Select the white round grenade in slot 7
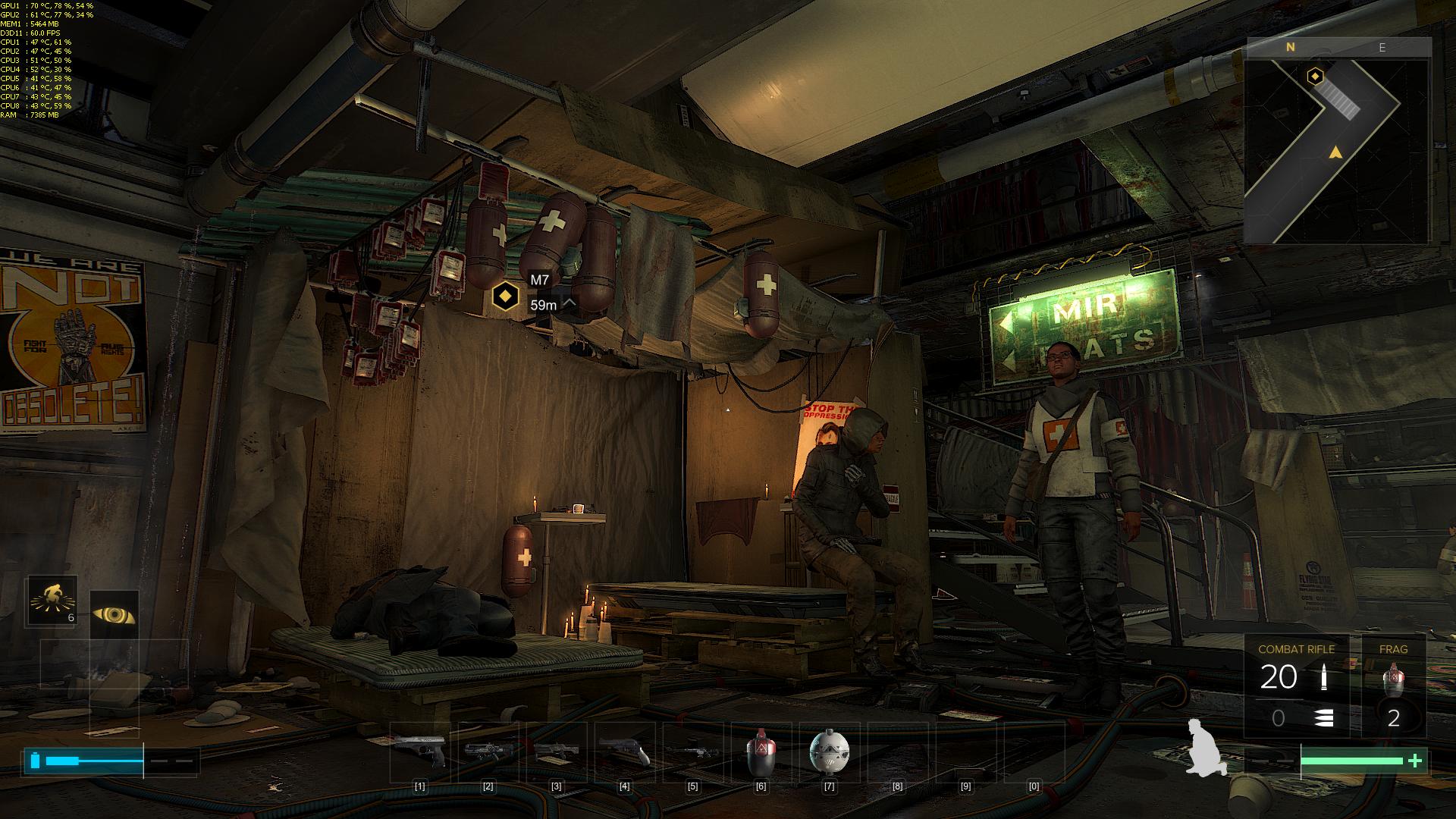 tap(829, 751)
